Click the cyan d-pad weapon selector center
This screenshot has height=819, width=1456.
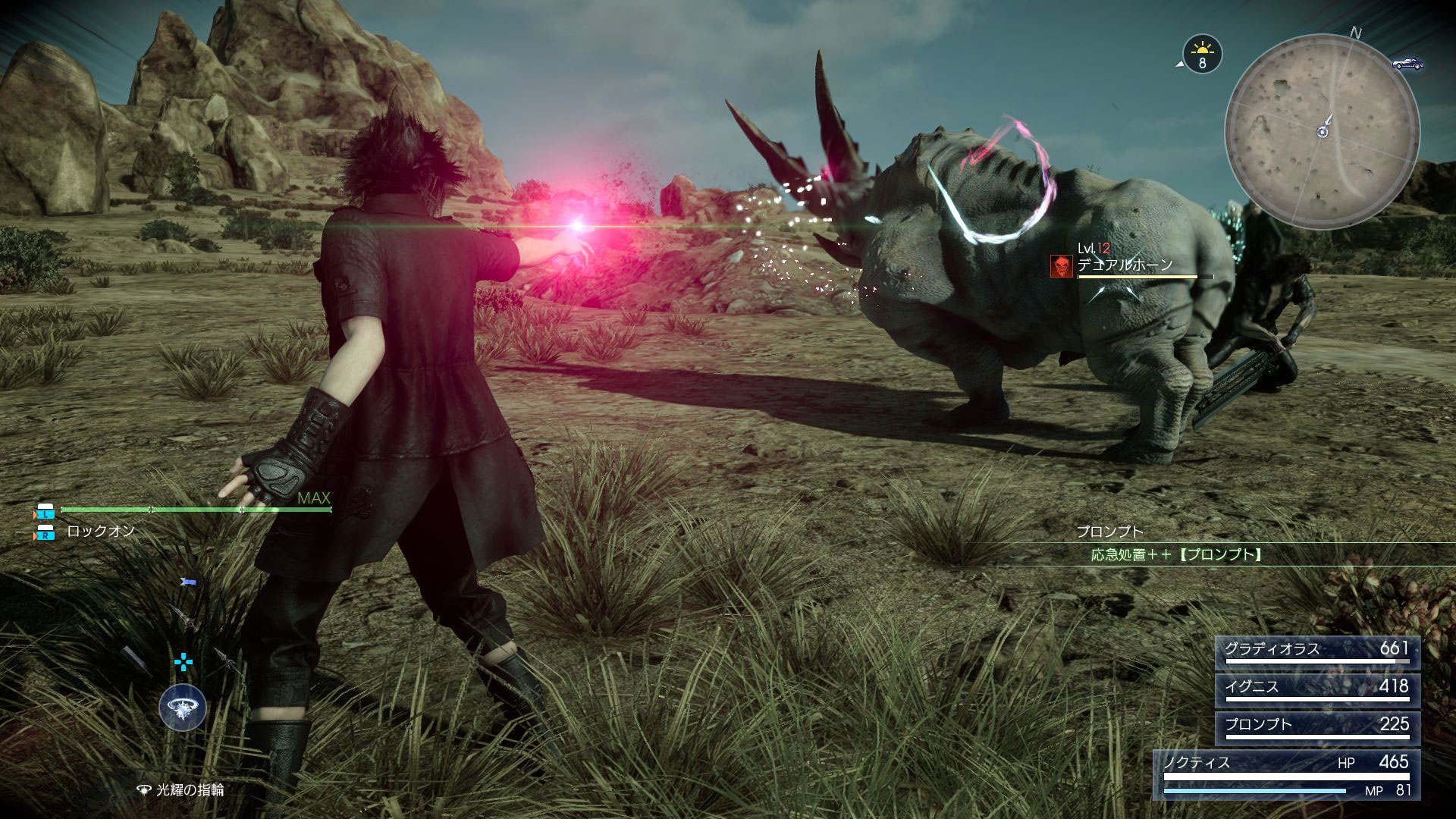[x=184, y=661]
